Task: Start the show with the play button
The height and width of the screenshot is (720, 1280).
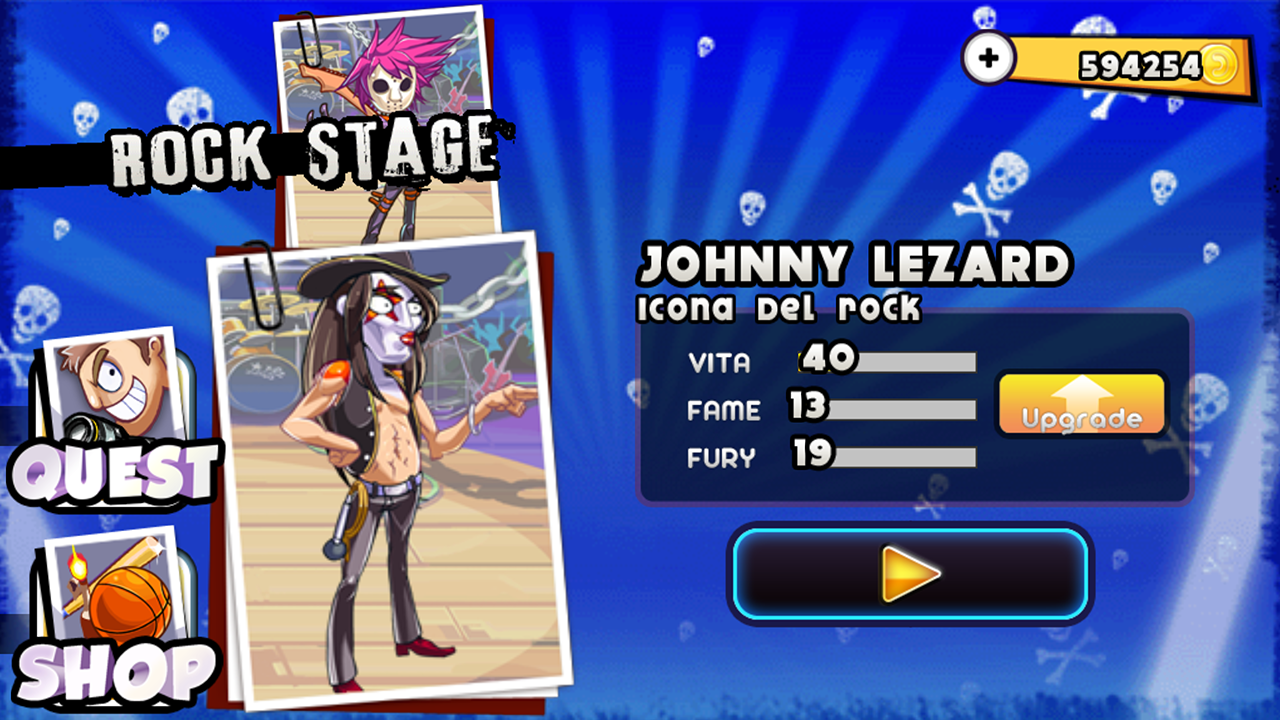Action: pos(910,573)
